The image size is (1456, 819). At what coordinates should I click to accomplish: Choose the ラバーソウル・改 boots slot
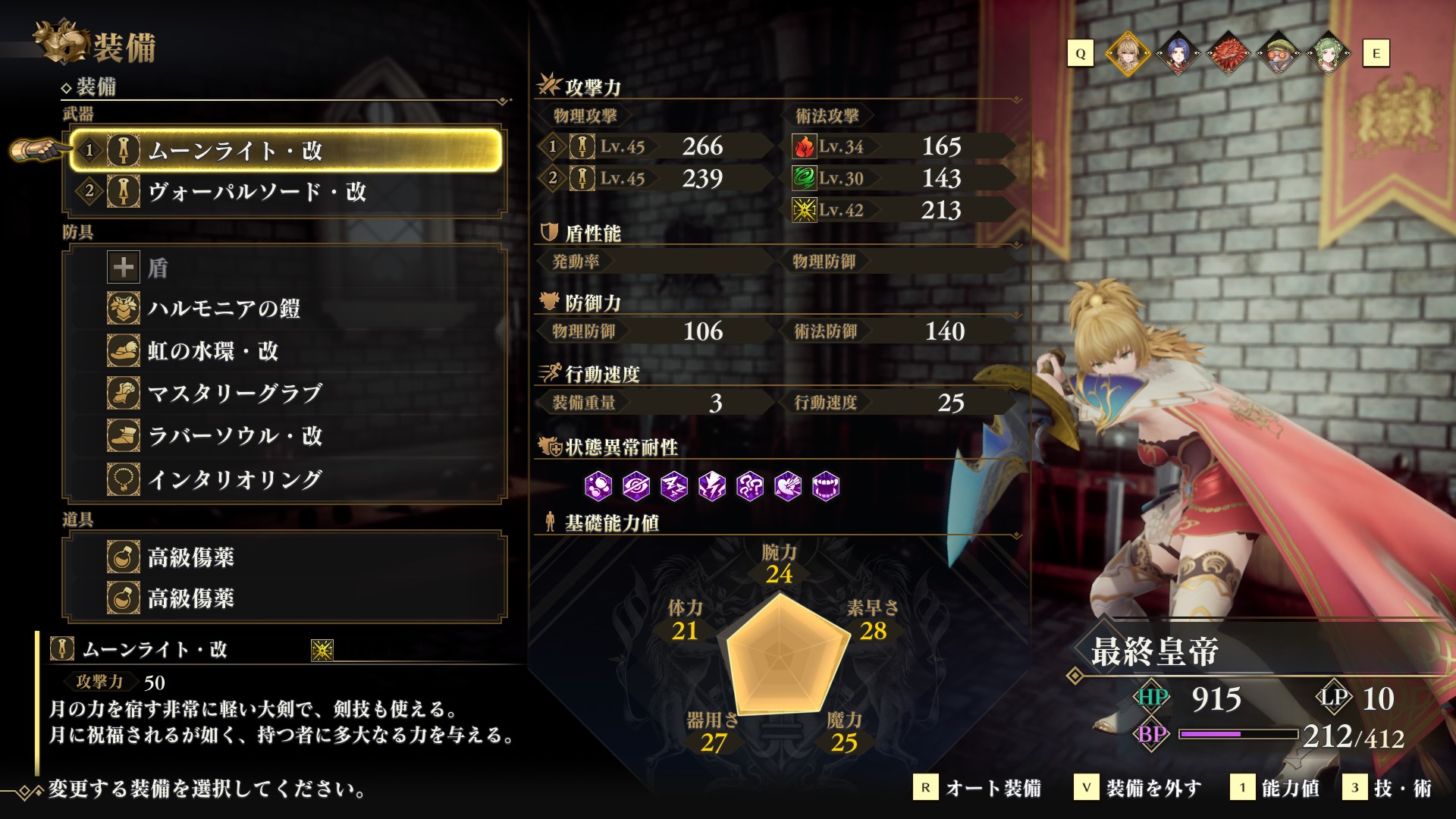pos(285,436)
